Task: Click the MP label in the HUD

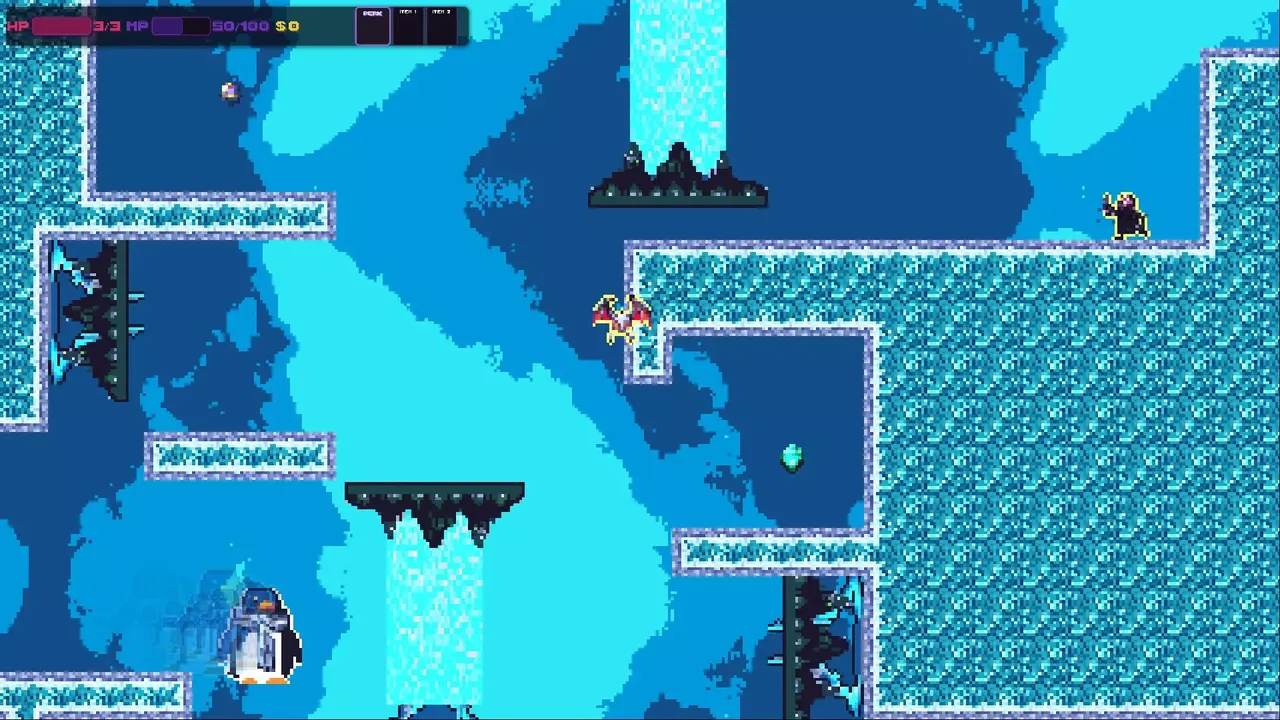Action: tap(138, 26)
